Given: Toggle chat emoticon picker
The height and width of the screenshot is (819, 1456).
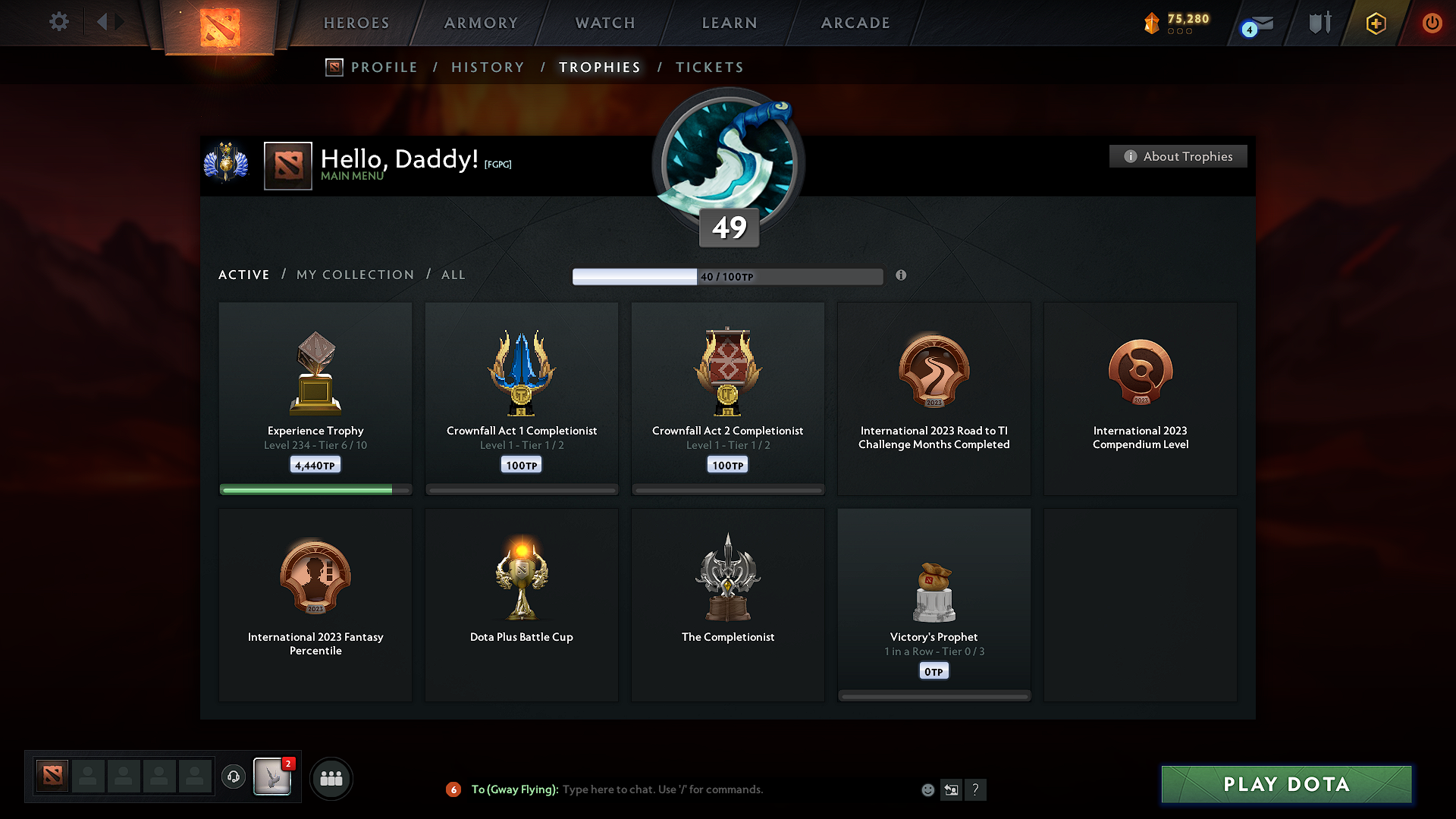Looking at the screenshot, I should point(927,789).
